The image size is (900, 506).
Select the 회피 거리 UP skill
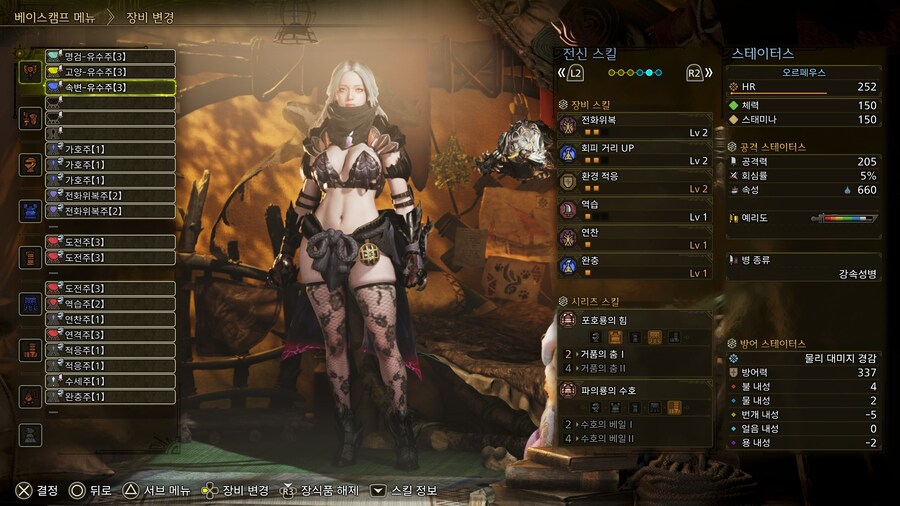[635, 153]
